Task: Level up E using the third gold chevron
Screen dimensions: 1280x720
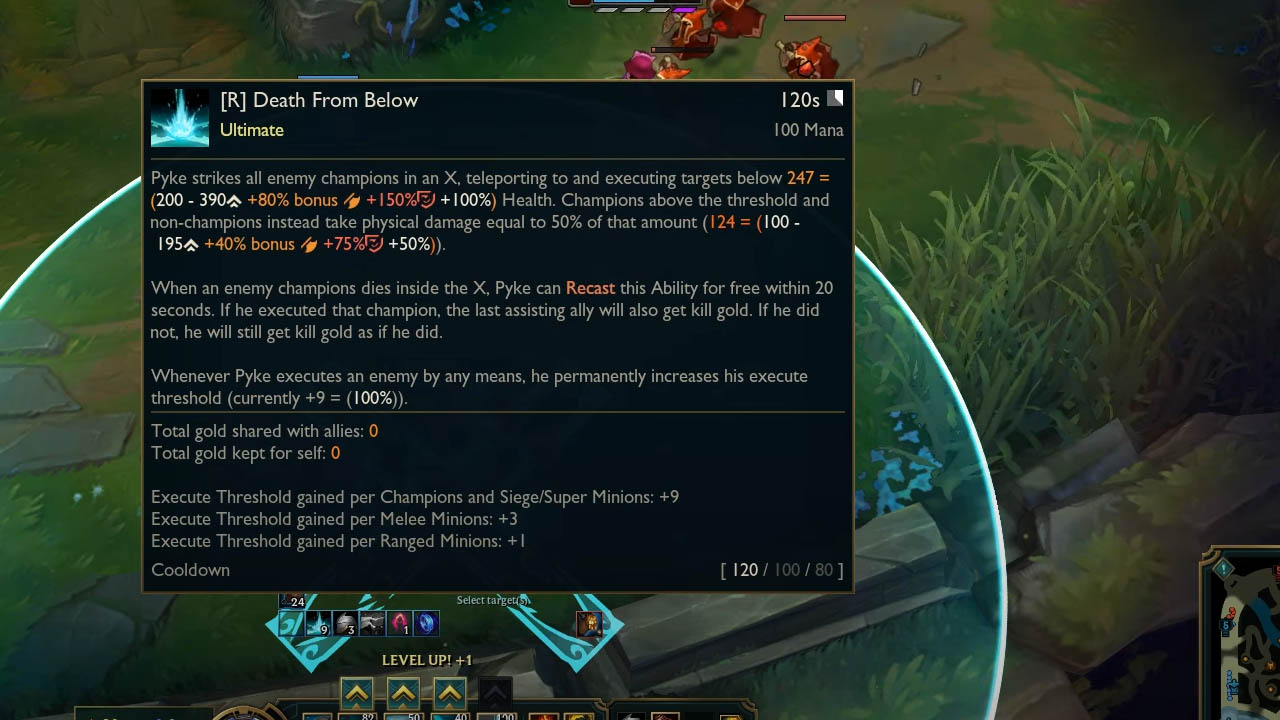Action: [449, 692]
